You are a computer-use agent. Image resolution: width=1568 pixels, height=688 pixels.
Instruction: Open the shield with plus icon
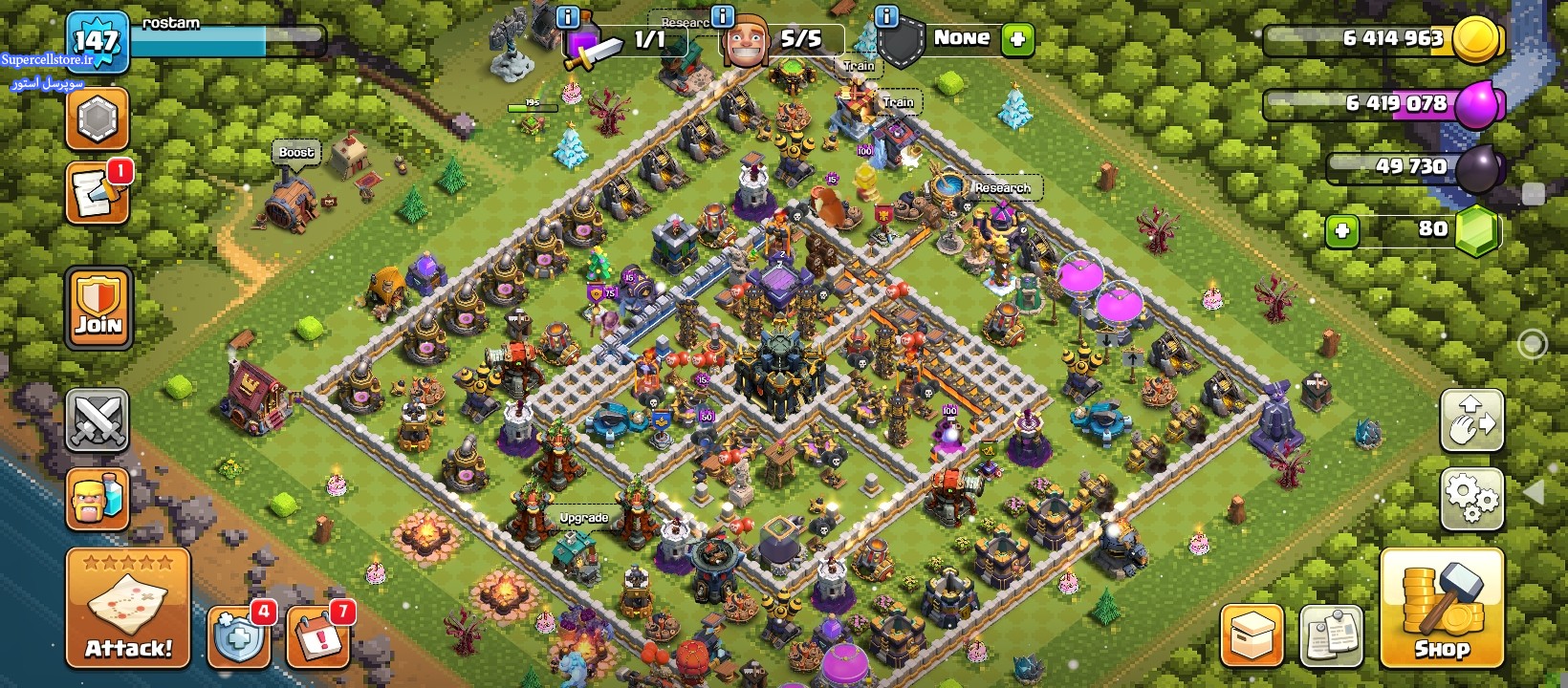tap(238, 635)
